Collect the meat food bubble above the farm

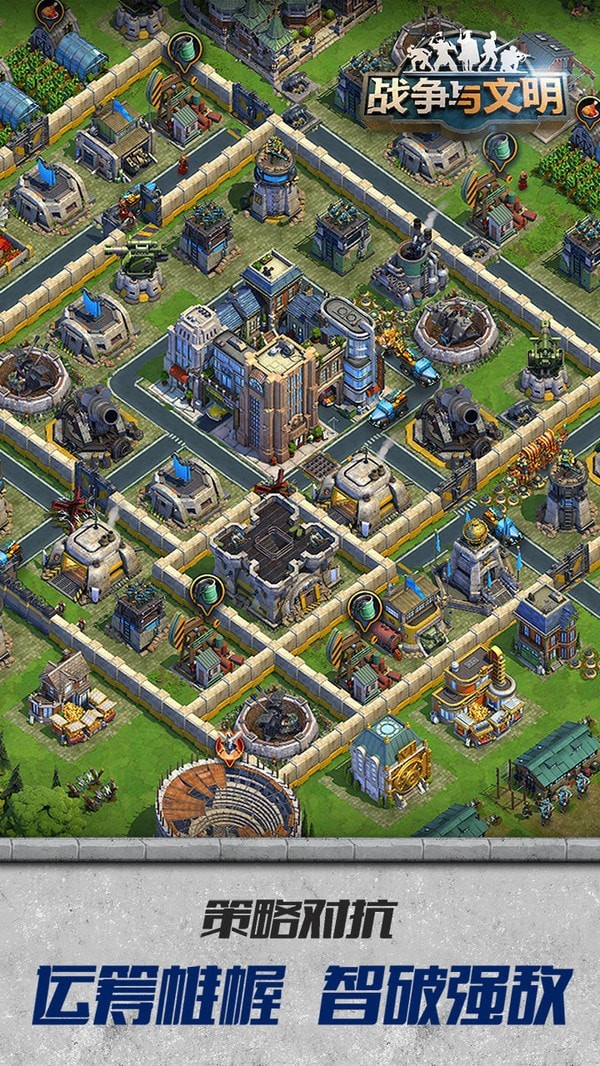[x=49, y=12]
